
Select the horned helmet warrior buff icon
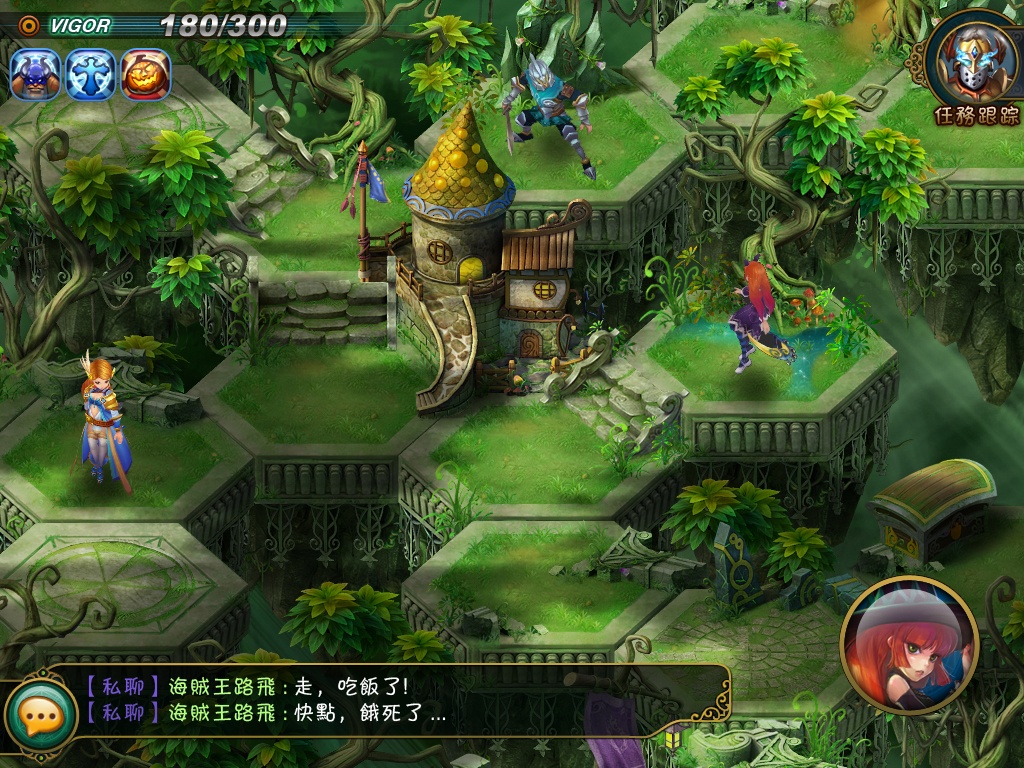coord(36,75)
